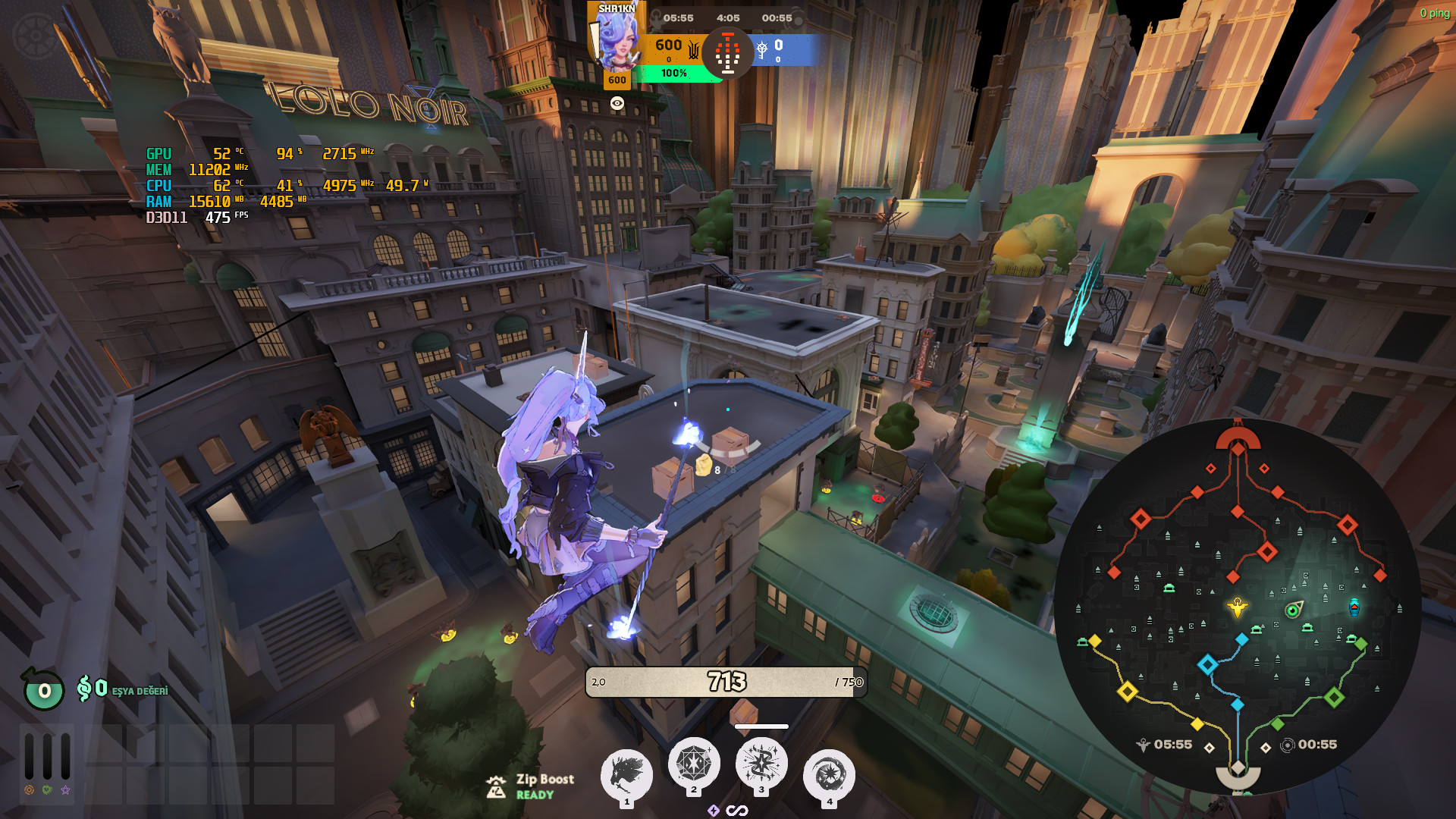Open the green soul flask counter
The height and width of the screenshot is (819, 1456).
tap(44, 690)
